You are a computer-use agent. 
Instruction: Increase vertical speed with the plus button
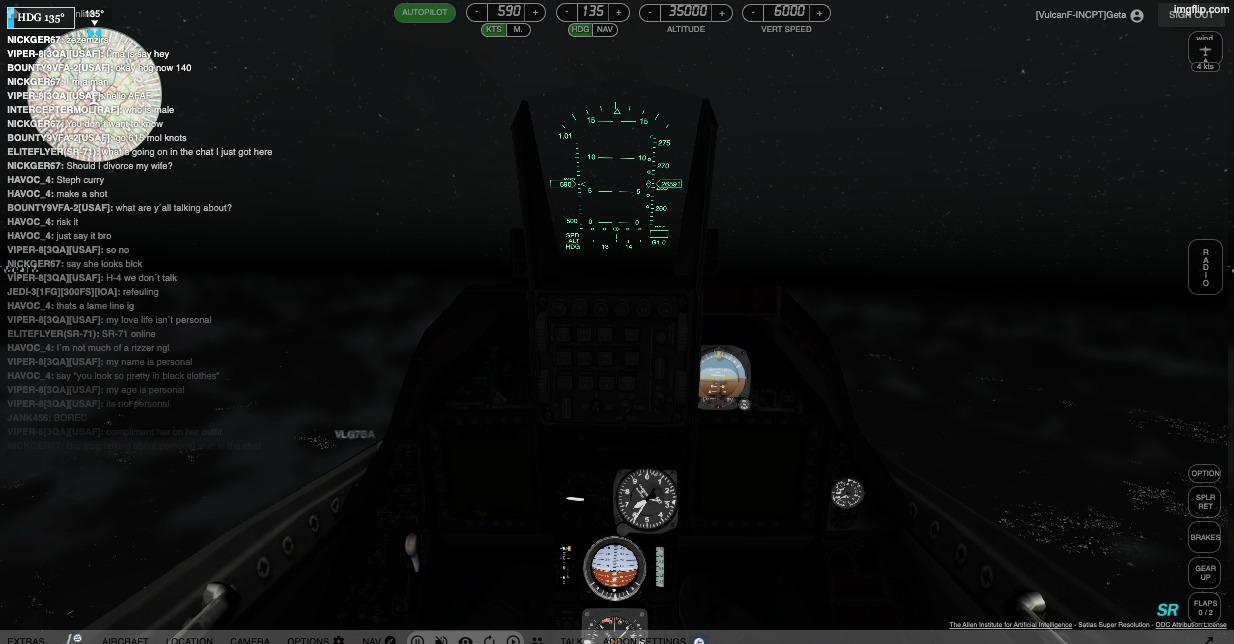coord(819,13)
